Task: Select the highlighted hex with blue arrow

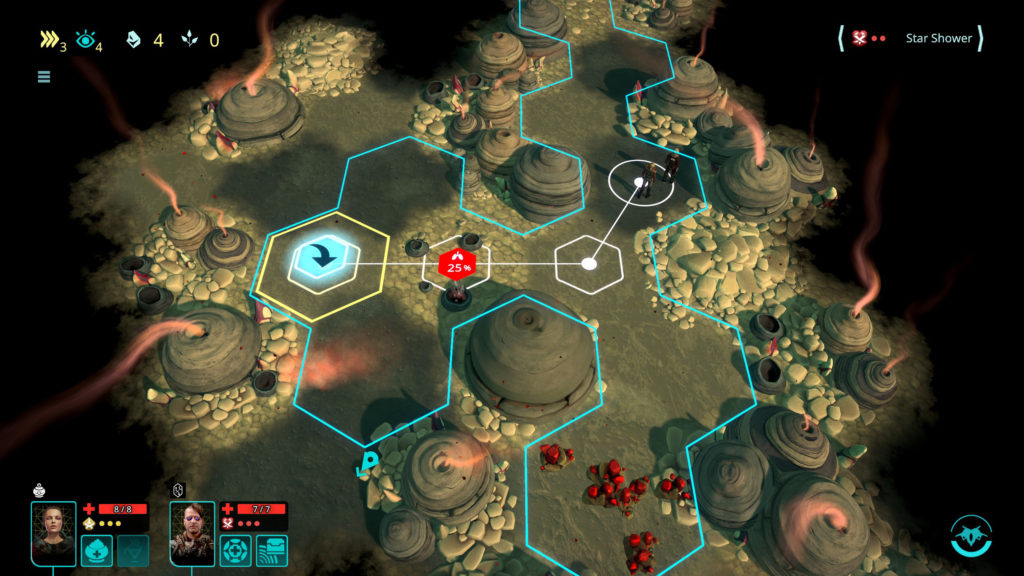Action: 320,259
